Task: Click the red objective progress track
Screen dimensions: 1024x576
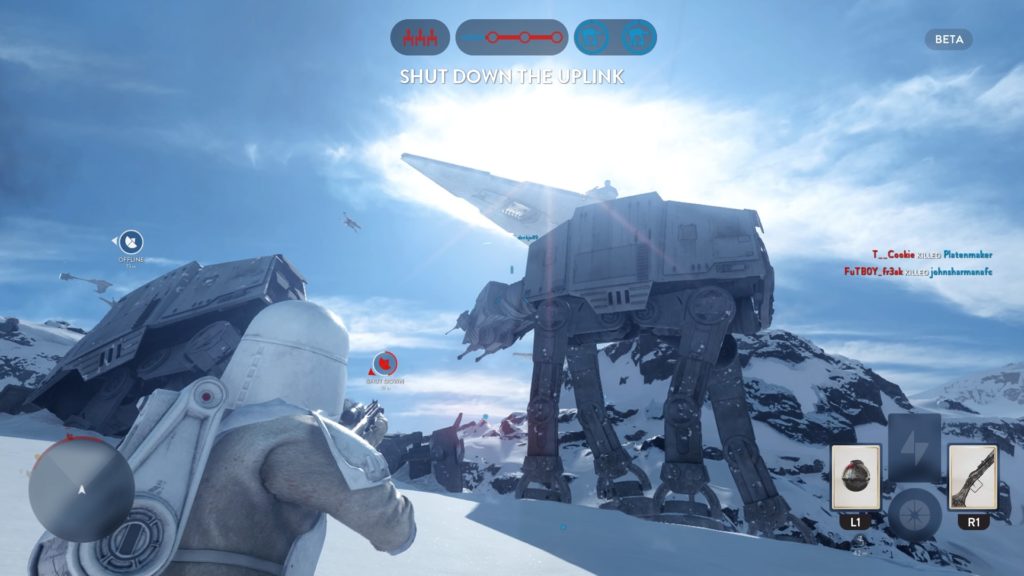Action: pyautogui.click(x=512, y=38)
